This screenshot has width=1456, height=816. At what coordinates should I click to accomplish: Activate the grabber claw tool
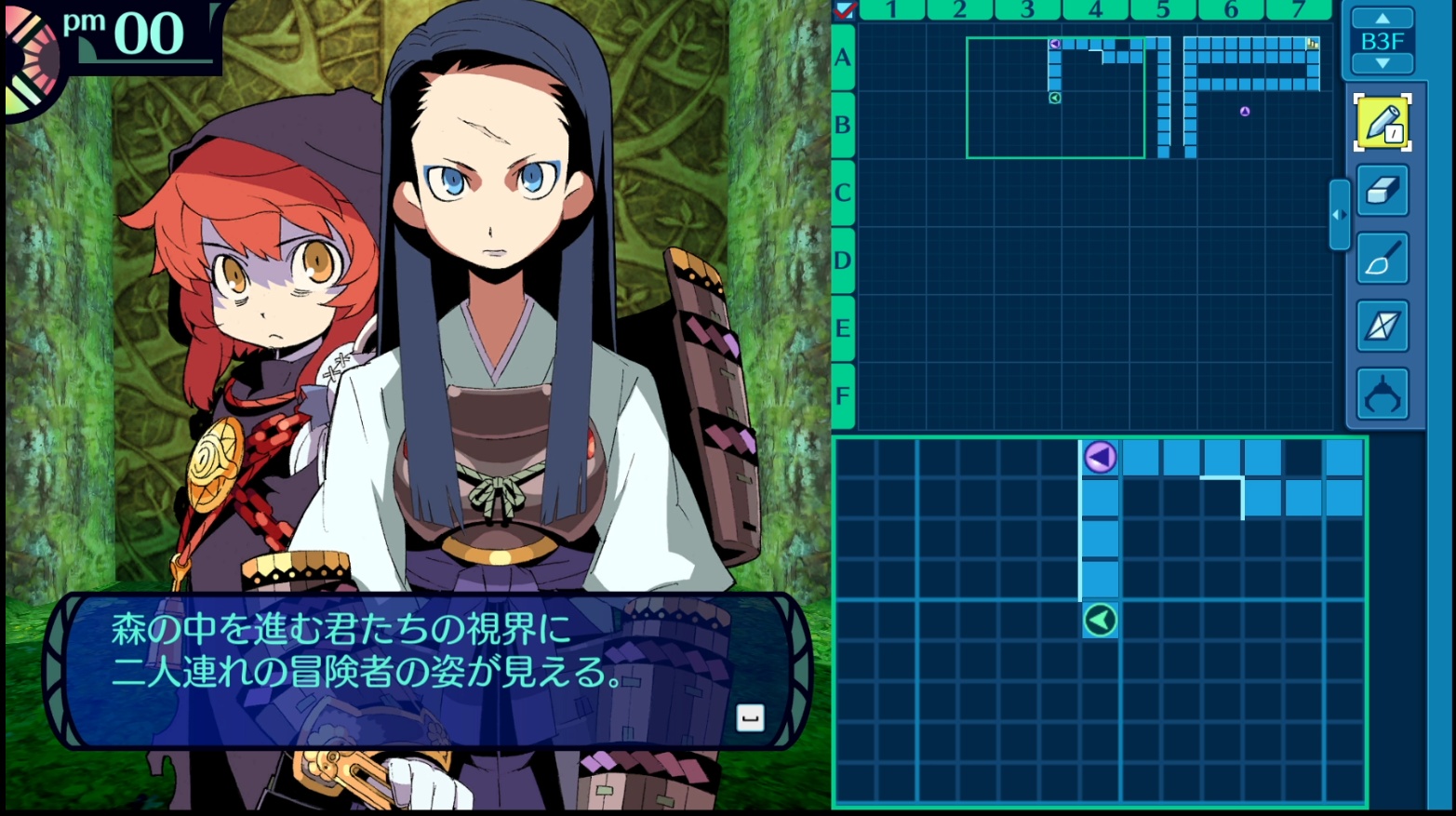[1382, 395]
